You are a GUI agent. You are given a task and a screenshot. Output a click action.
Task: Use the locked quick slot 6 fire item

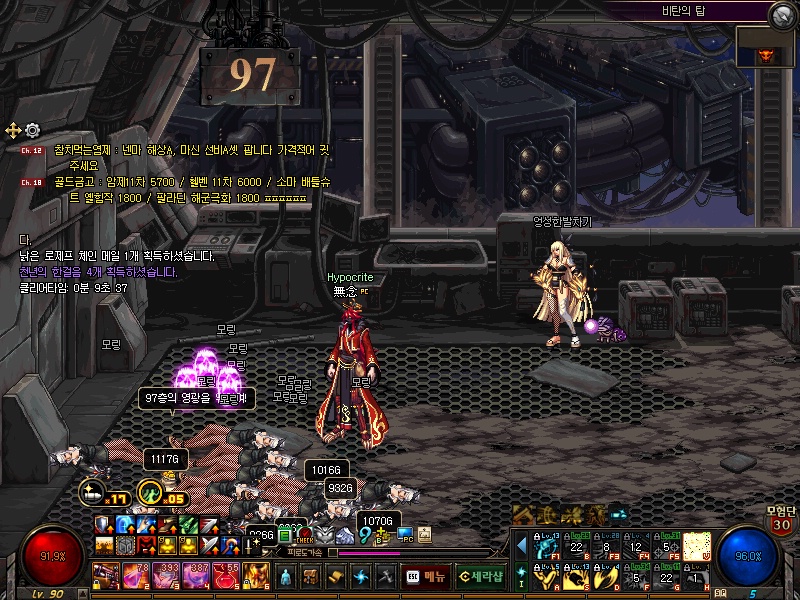(x=256, y=575)
